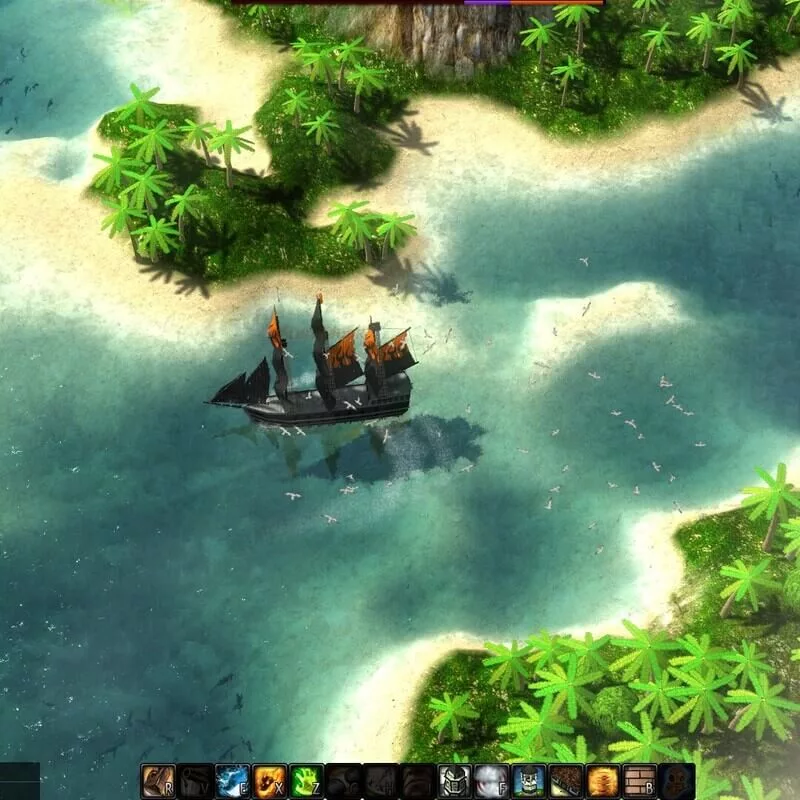Cast the green hand ability labeled Z

306,781
